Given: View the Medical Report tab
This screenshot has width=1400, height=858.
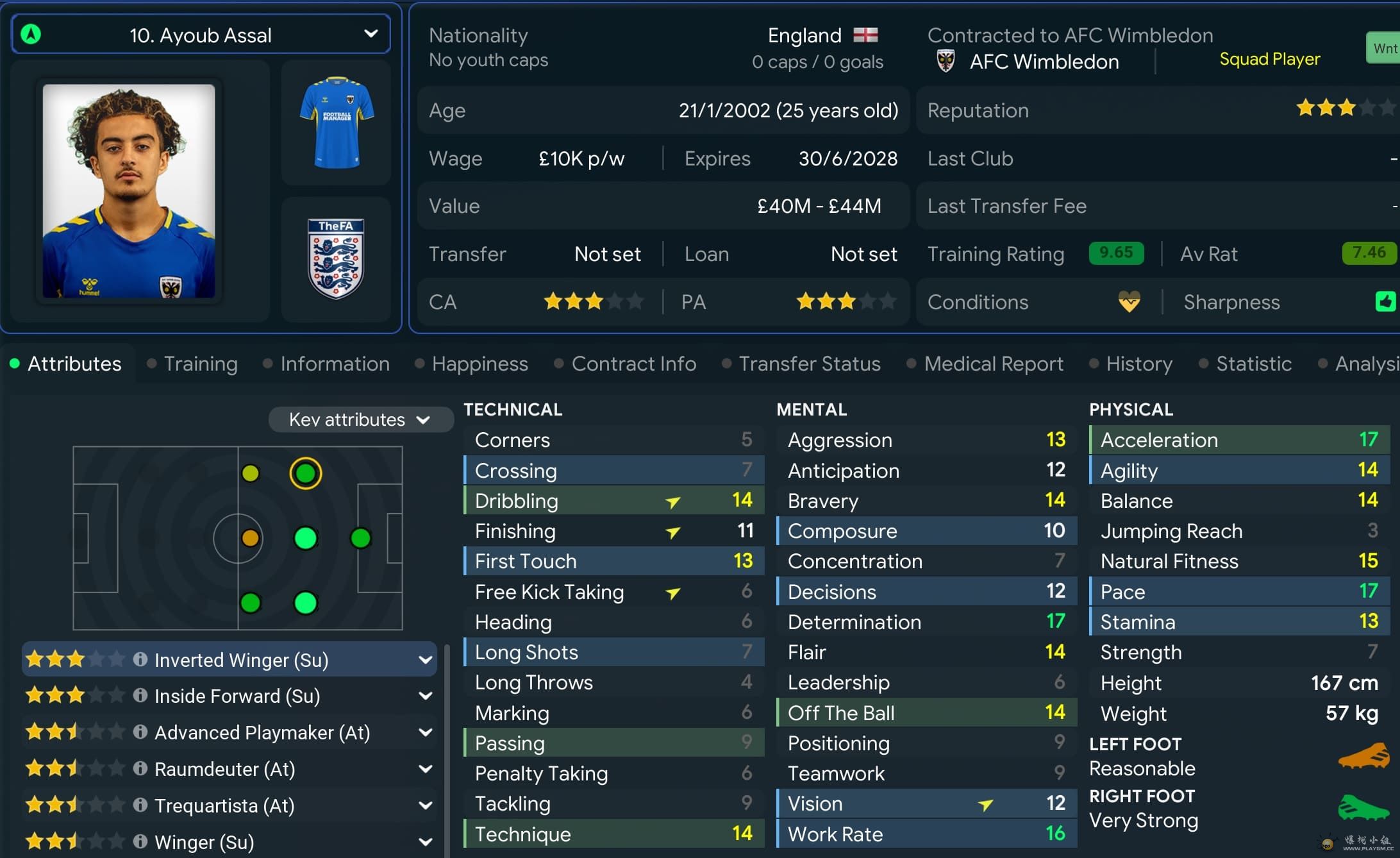Looking at the screenshot, I should (993, 364).
